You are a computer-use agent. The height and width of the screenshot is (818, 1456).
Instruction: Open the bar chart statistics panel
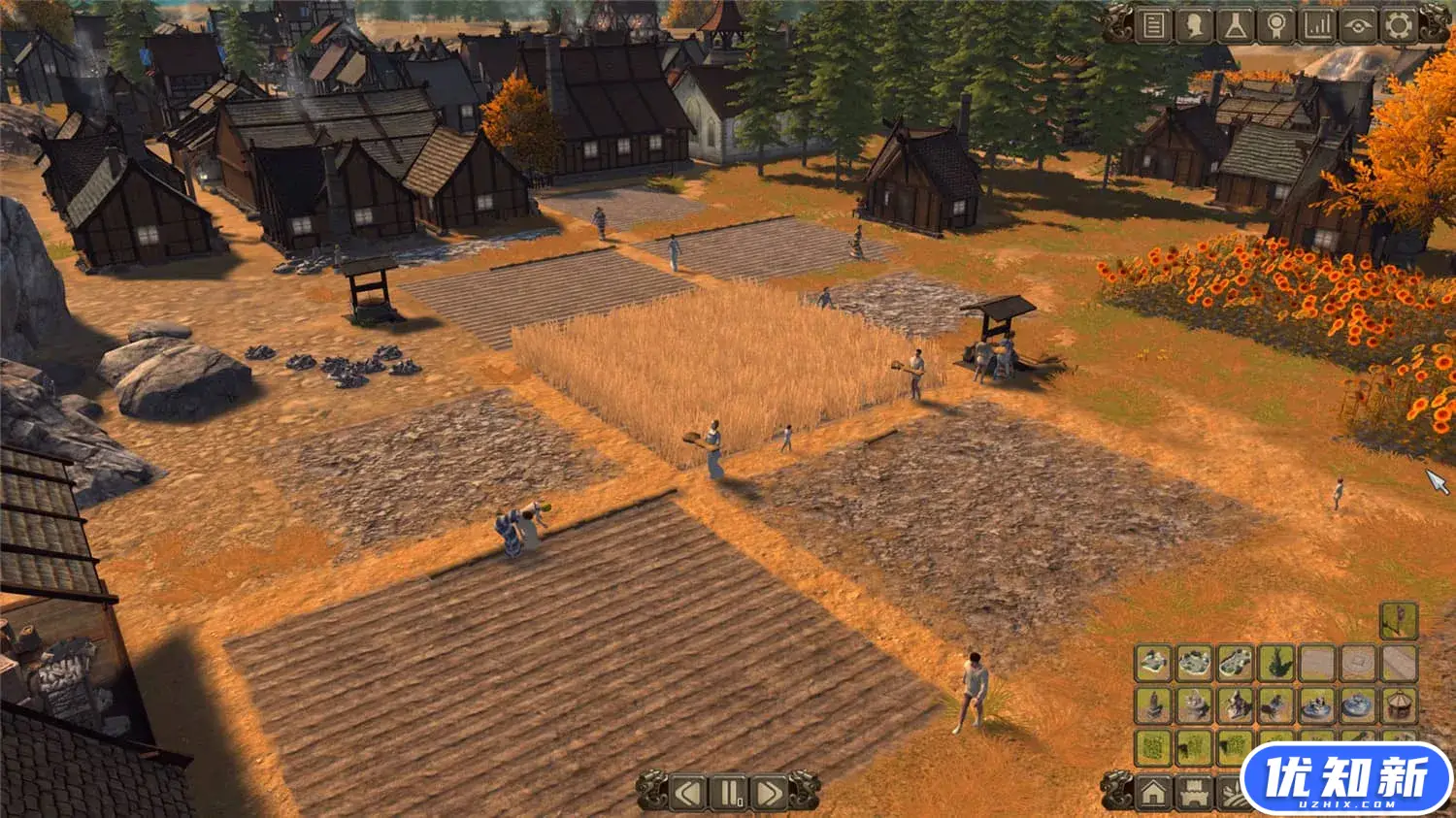1316,25
